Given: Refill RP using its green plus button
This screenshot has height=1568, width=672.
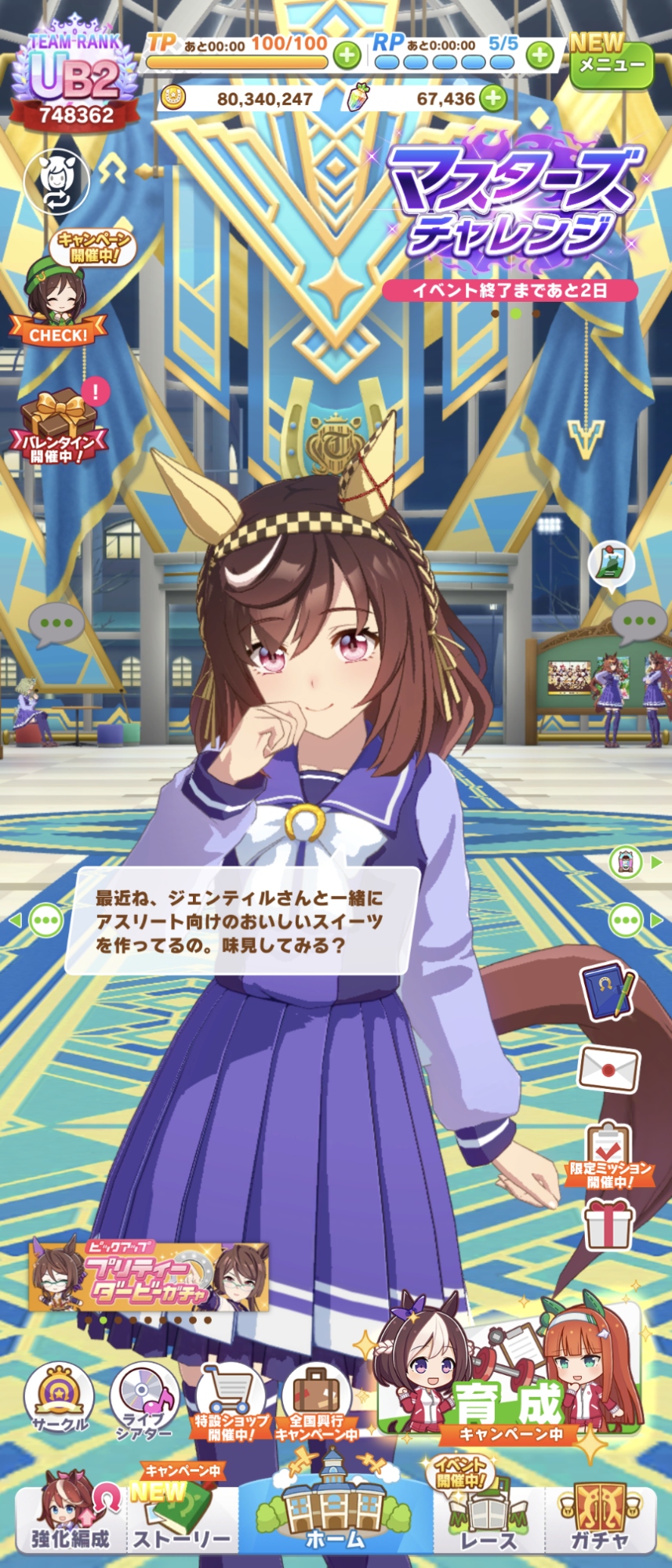Looking at the screenshot, I should pos(539,55).
